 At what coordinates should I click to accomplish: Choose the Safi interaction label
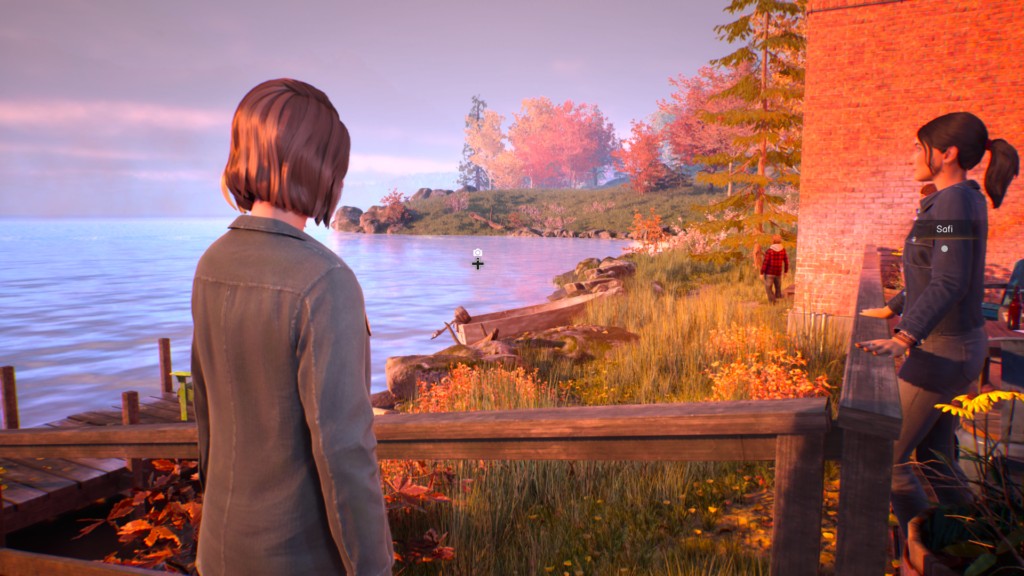click(944, 229)
